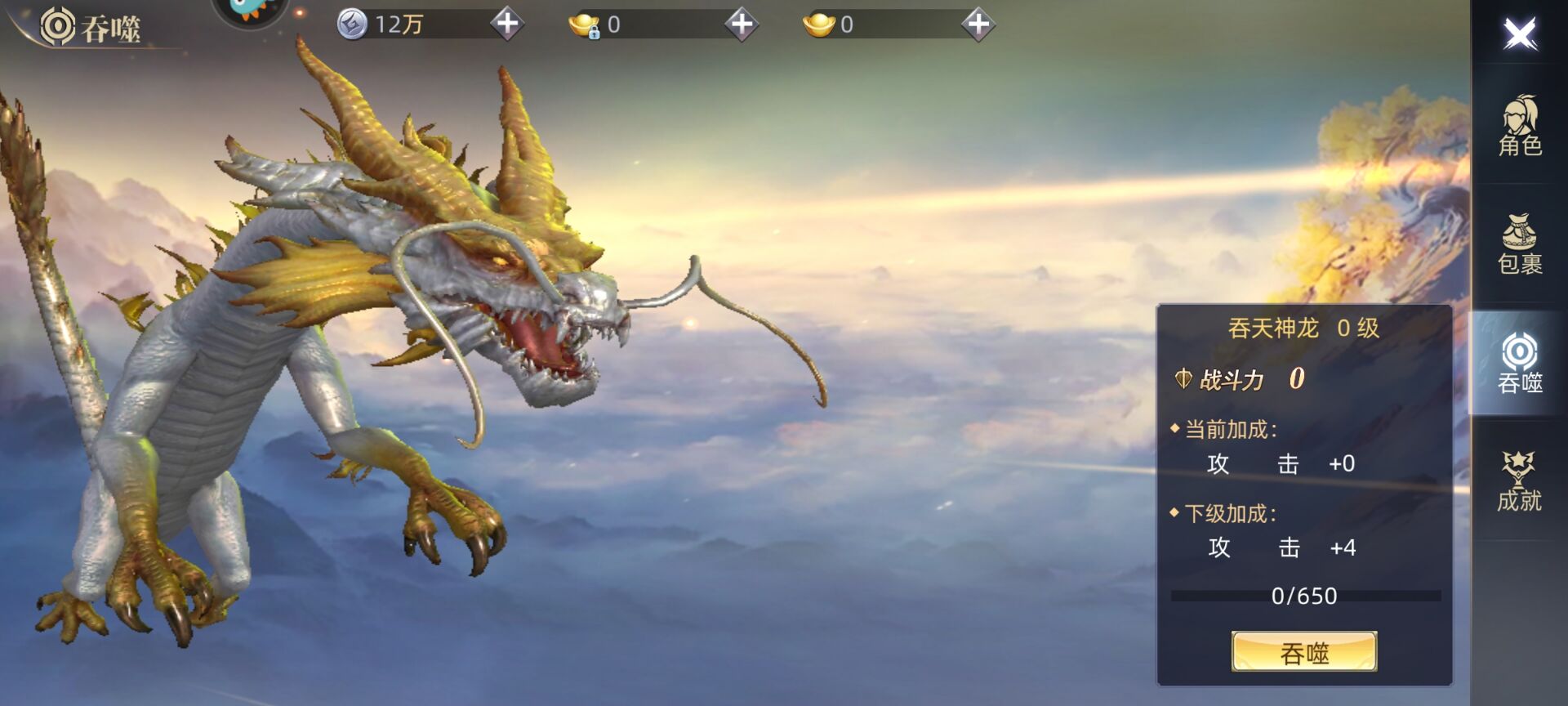
Task: Close the devour screen with the X
Action: point(1519,34)
